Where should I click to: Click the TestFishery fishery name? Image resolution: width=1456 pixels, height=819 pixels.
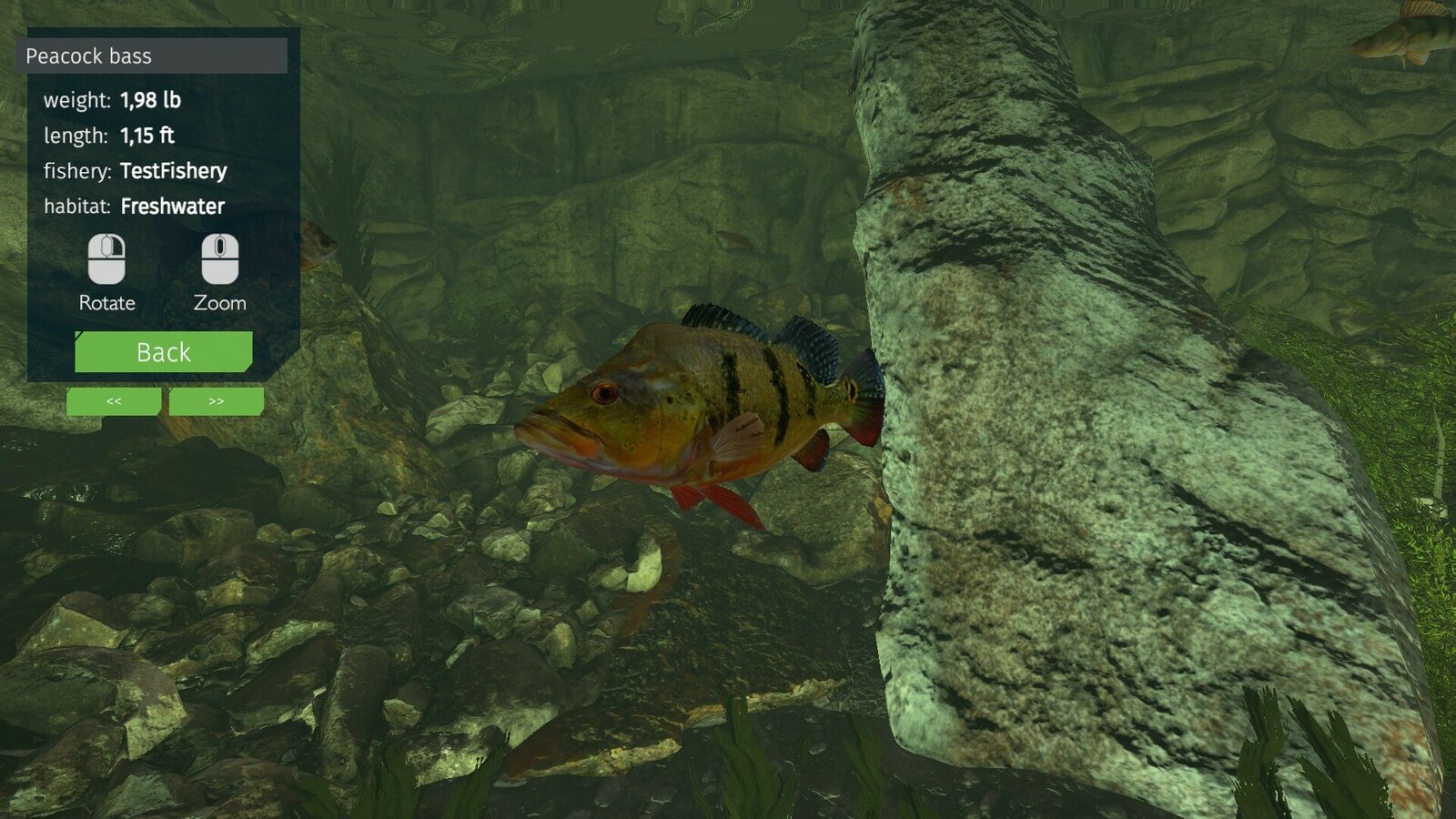173,171
